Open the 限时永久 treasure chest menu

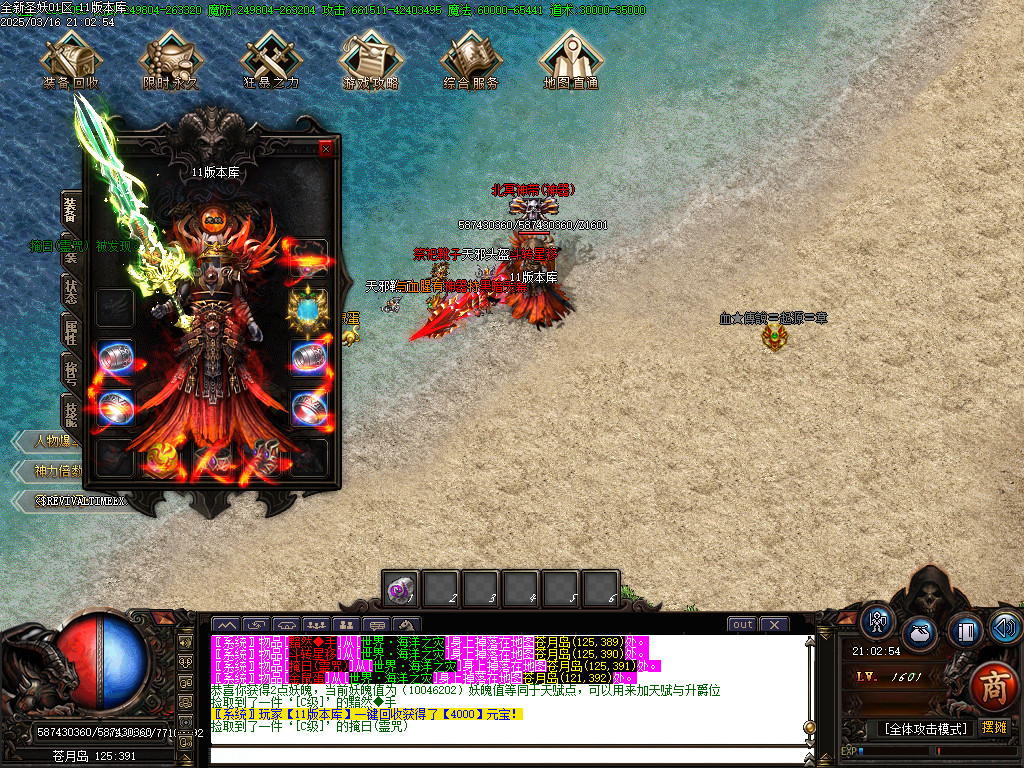(171, 58)
